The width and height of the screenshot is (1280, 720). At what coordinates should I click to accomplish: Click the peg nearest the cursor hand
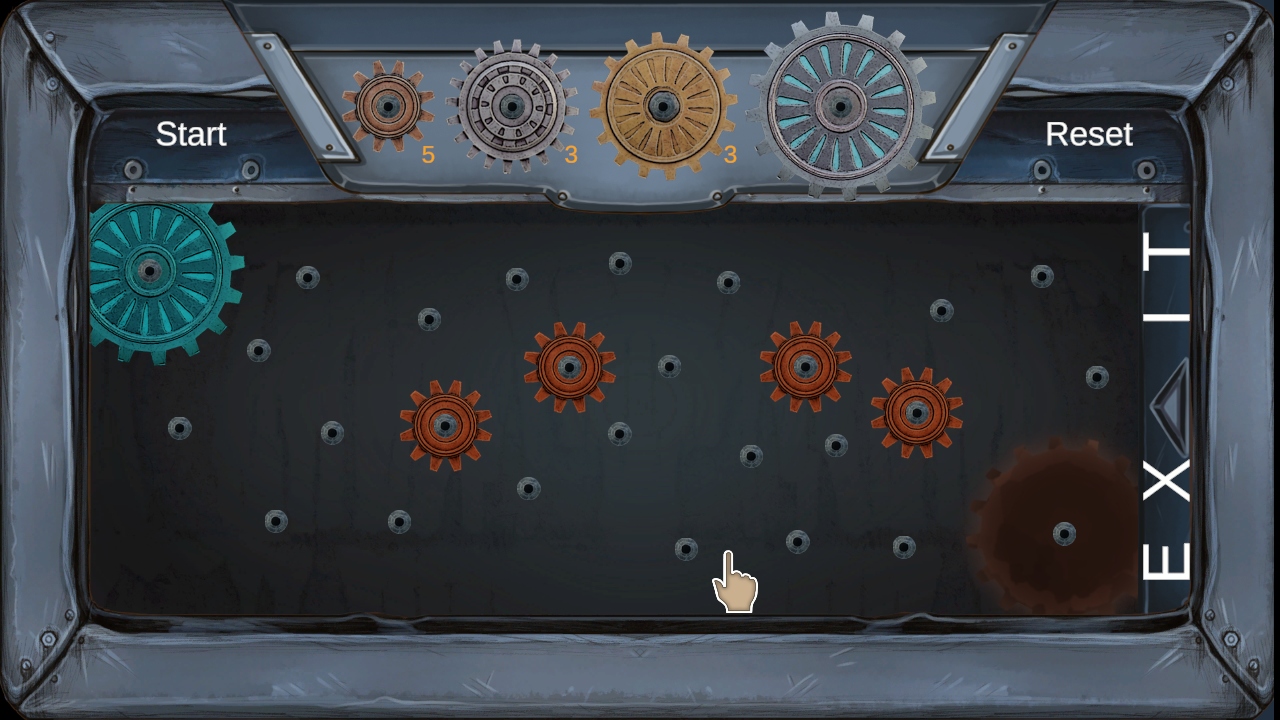tap(686, 551)
